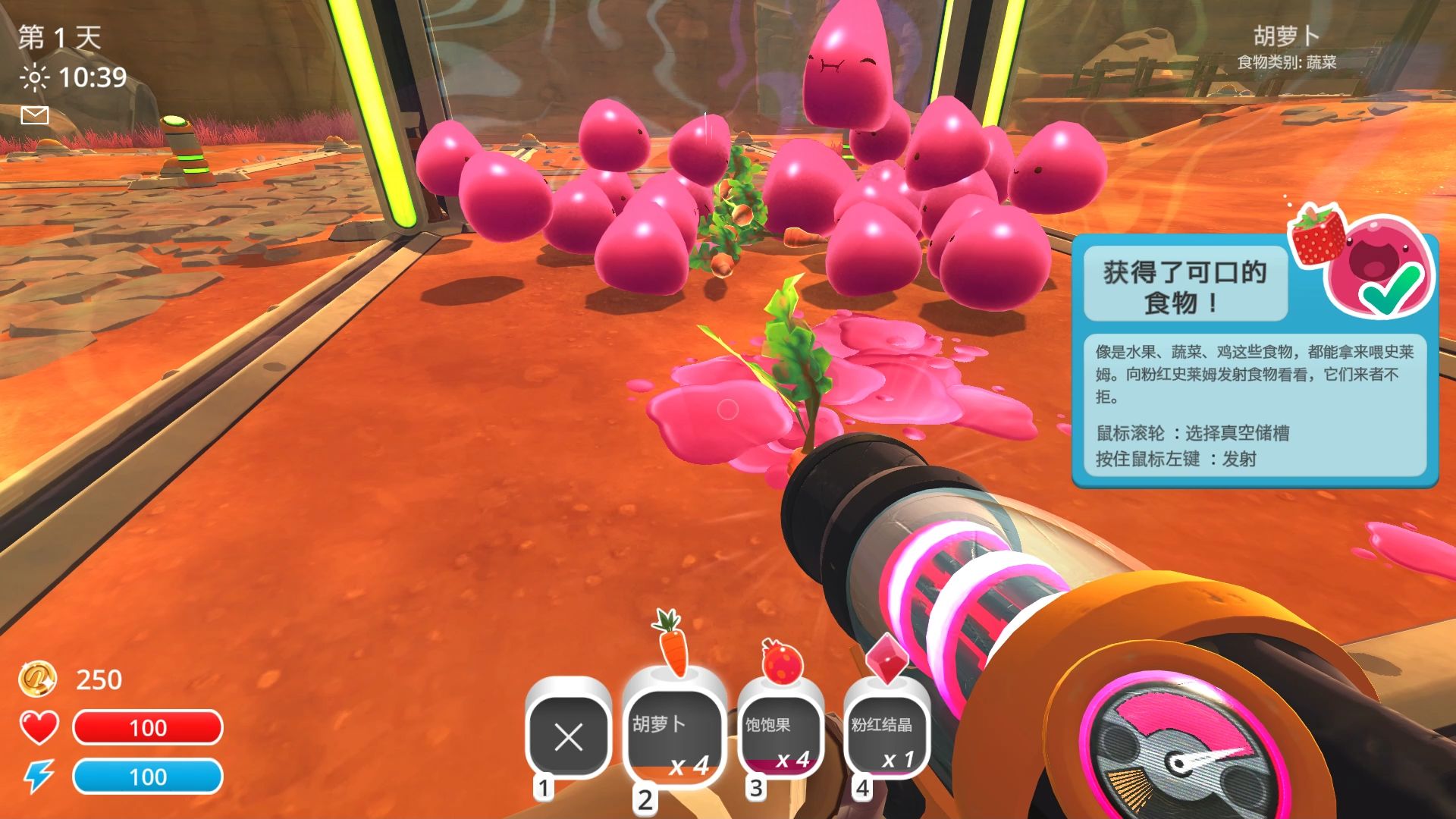Click the gold newbucks coin icon

pos(37,679)
